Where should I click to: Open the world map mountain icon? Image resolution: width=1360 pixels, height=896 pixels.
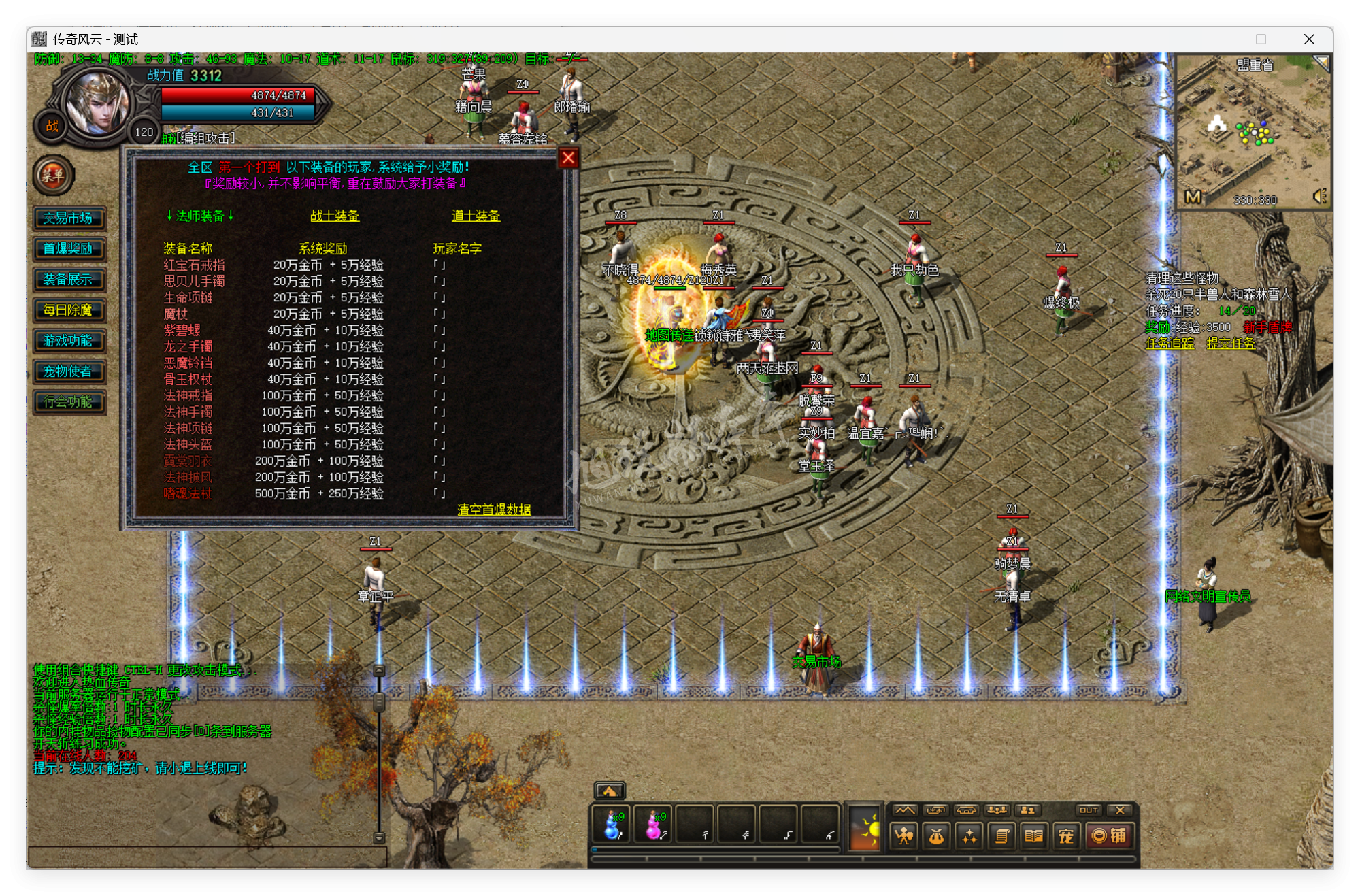pyautogui.click(x=905, y=810)
